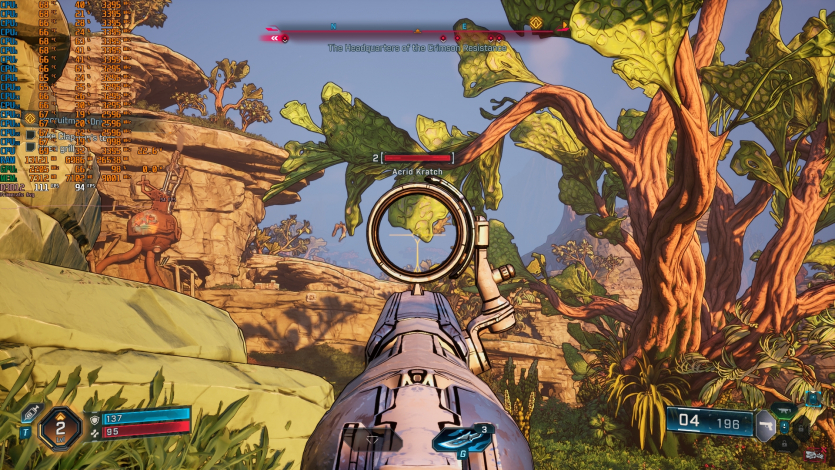
Task: Click the level 2 character badge
Action: point(60,429)
